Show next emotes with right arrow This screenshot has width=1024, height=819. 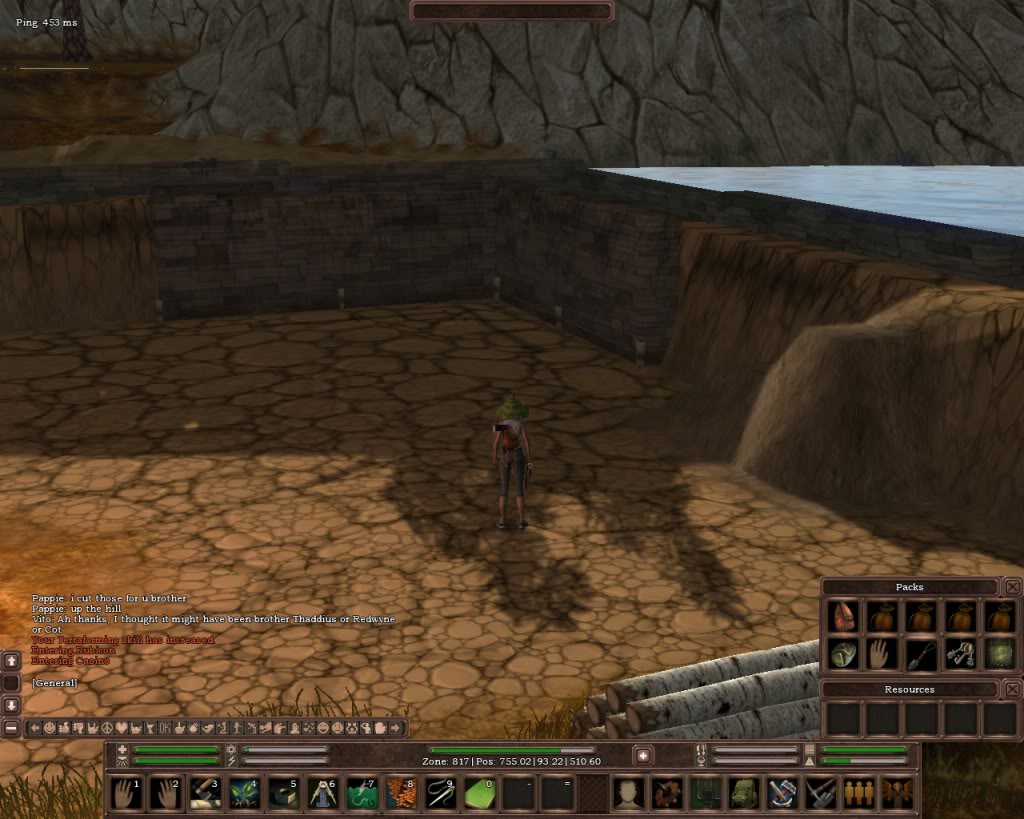click(397, 728)
